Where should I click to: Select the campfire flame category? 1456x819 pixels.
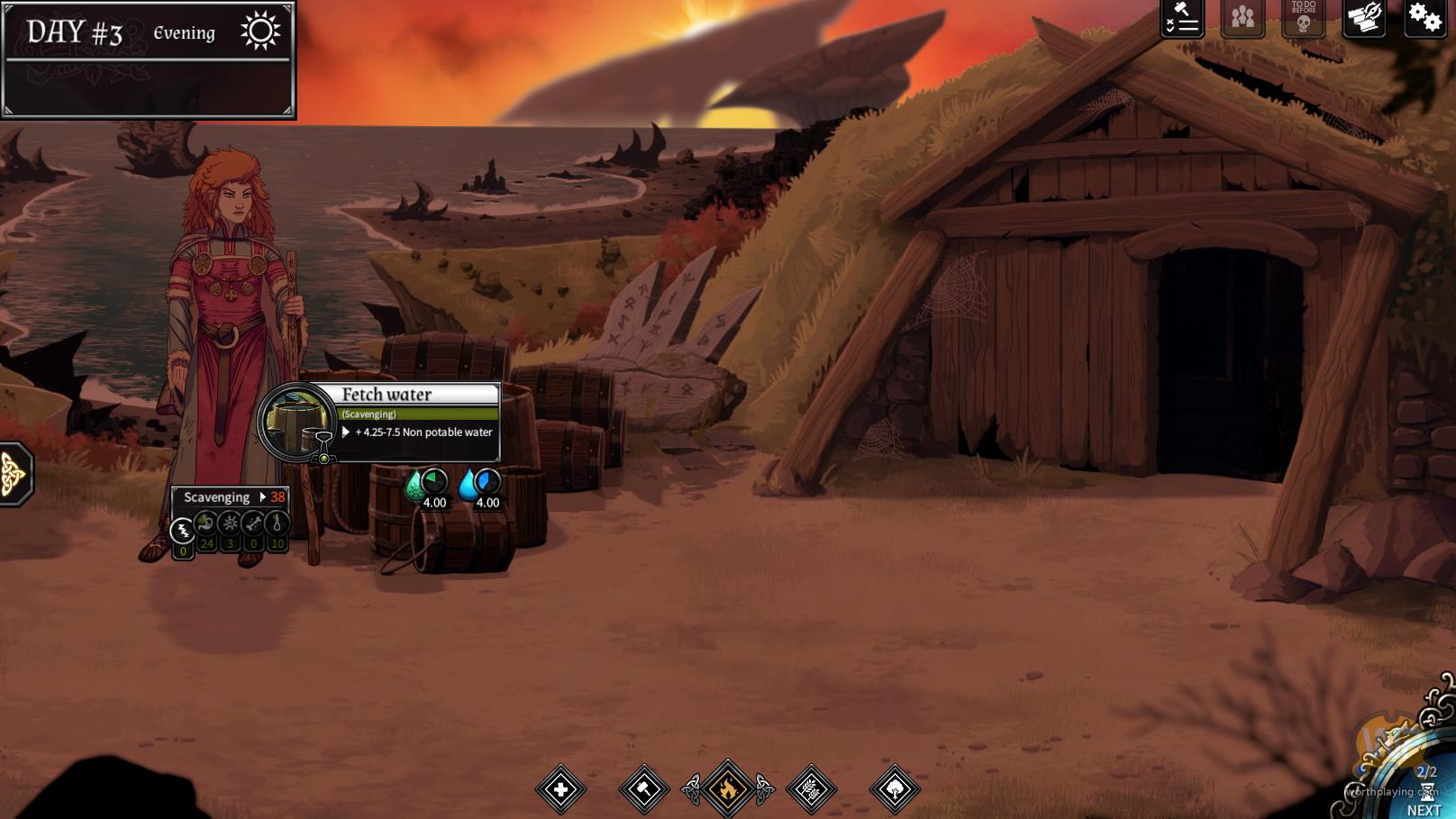coord(727,790)
